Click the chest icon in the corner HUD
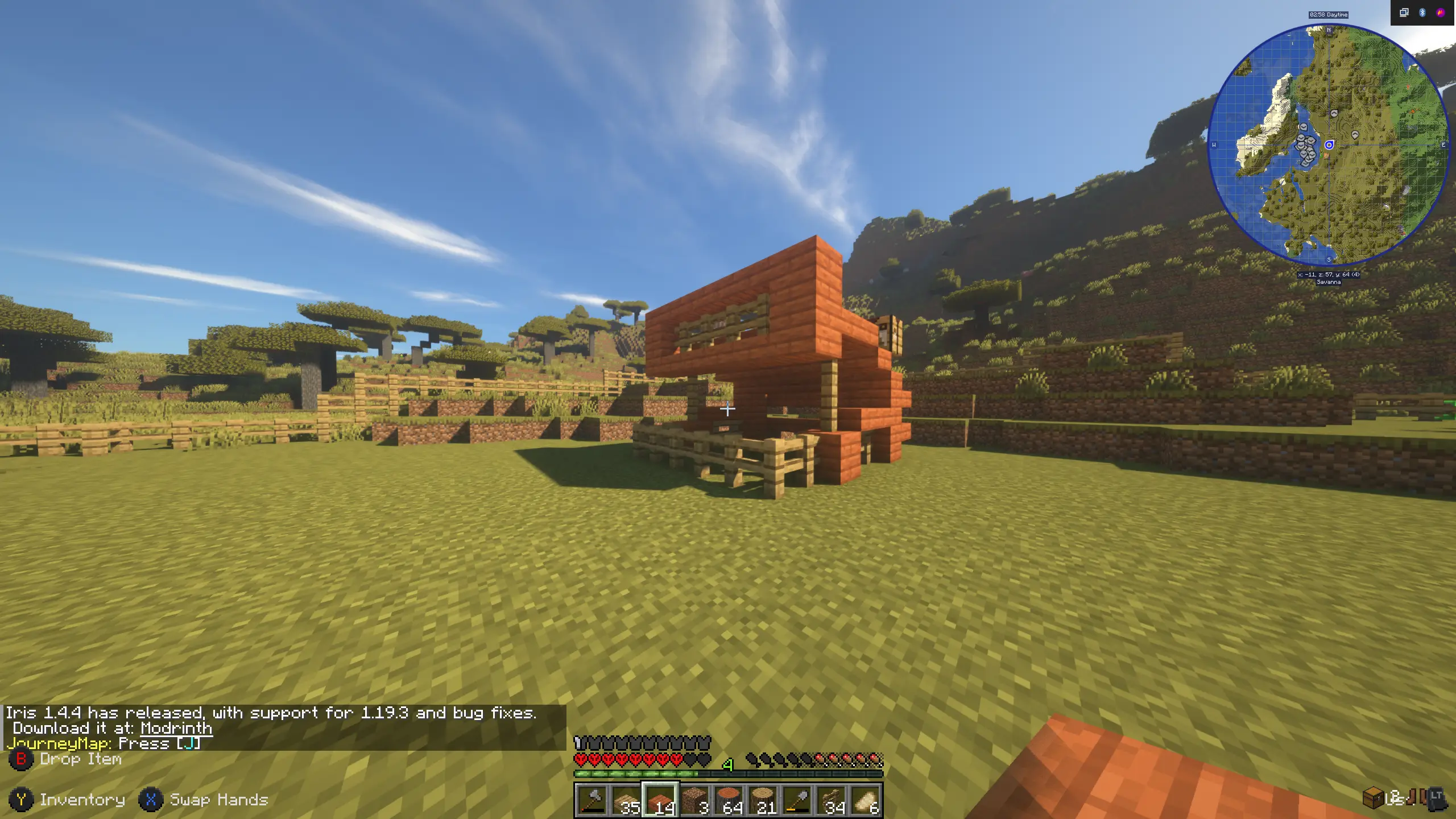This screenshot has width=1456, height=819. tap(1373, 797)
